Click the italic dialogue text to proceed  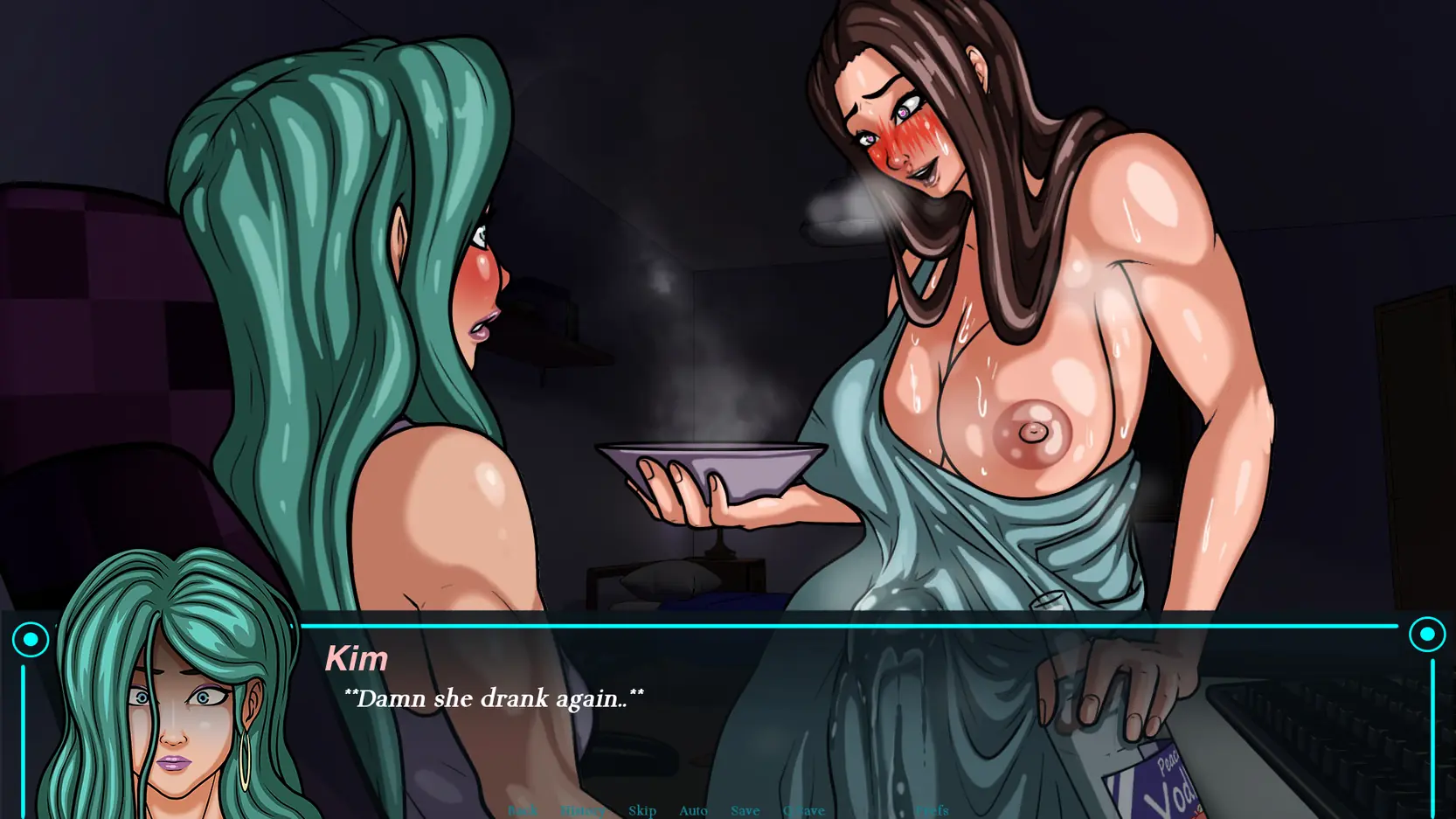(x=495, y=698)
